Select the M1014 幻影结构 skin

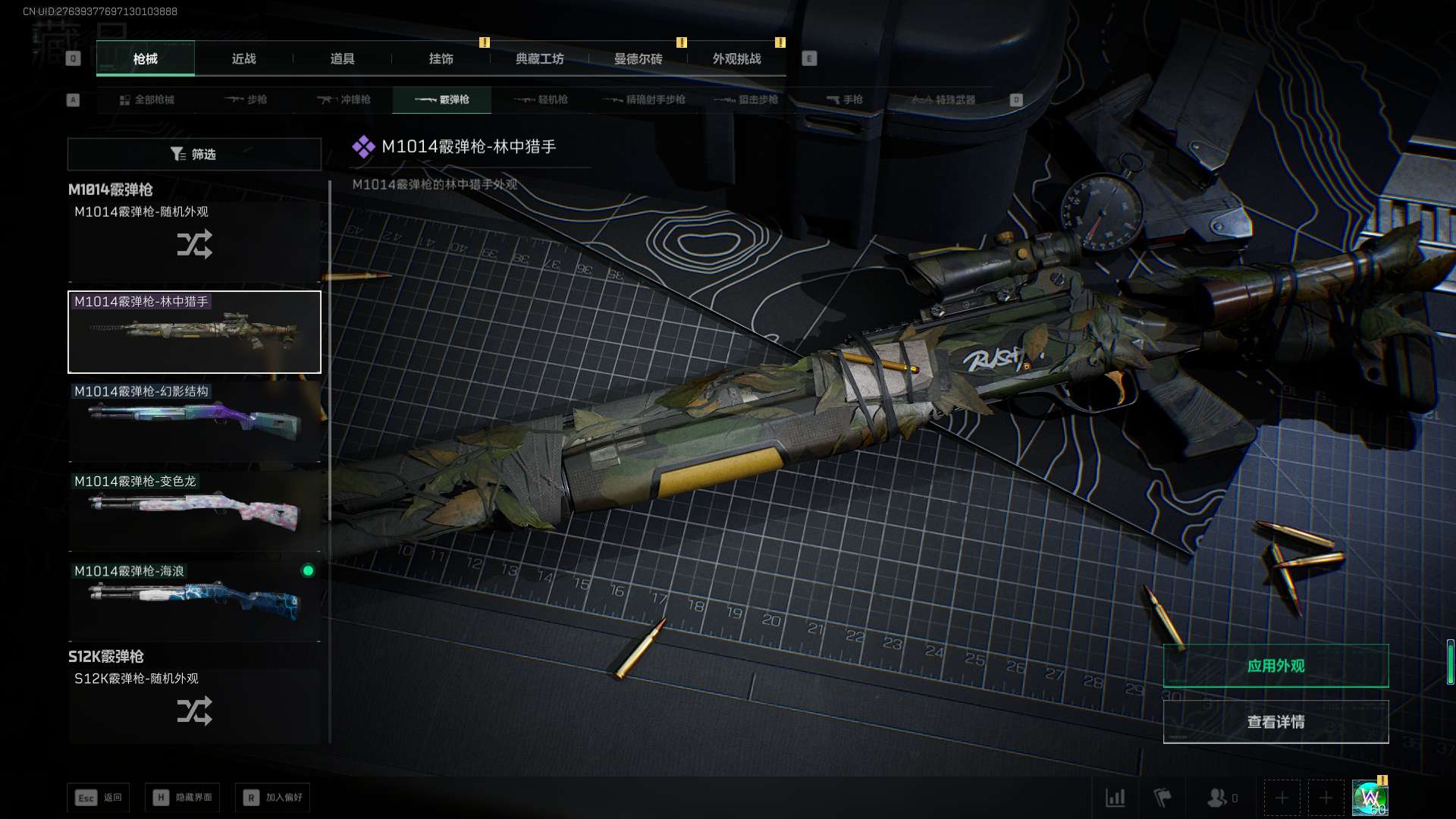[x=194, y=422]
